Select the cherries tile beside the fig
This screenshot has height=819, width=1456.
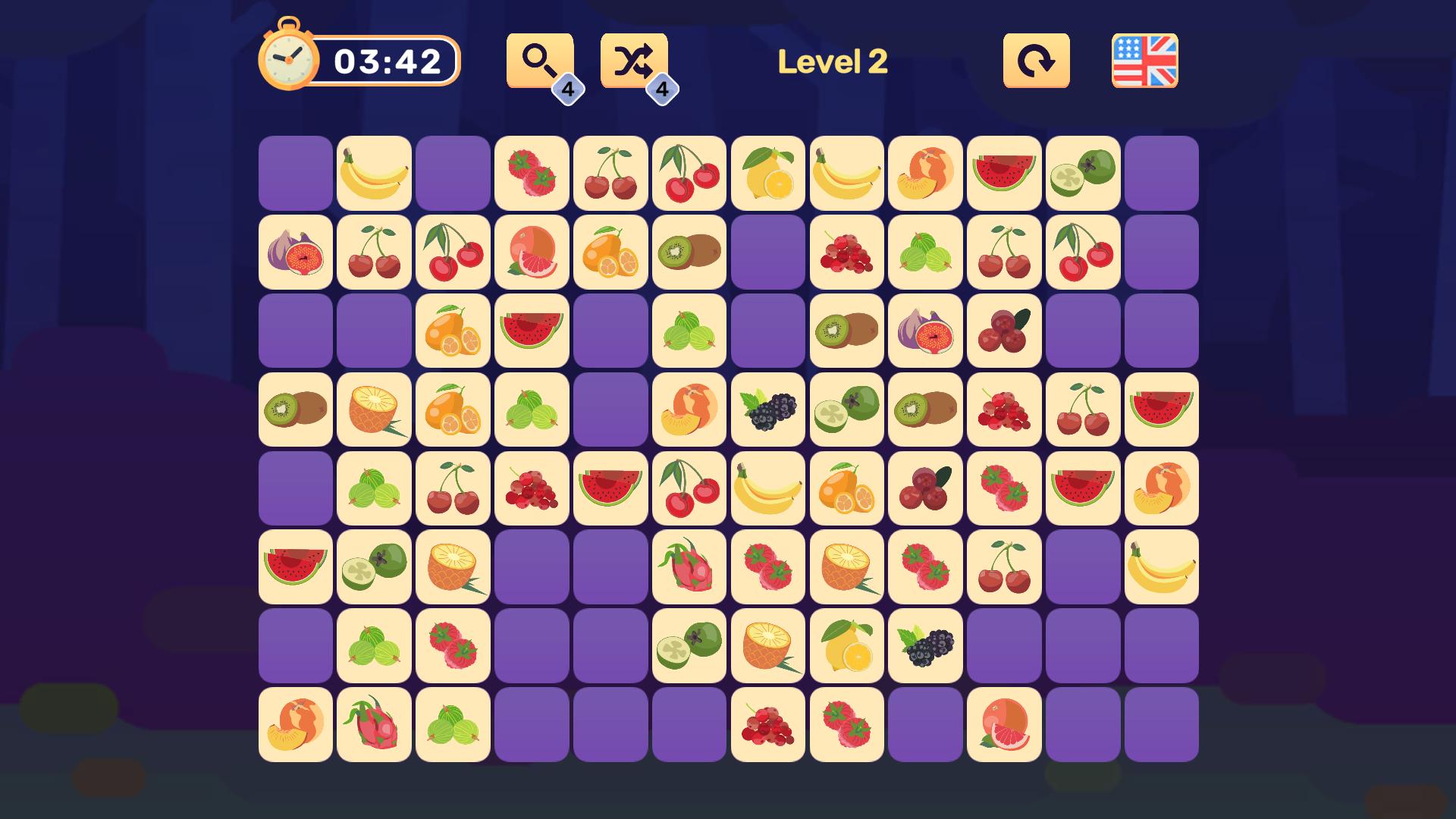click(x=373, y=252)
